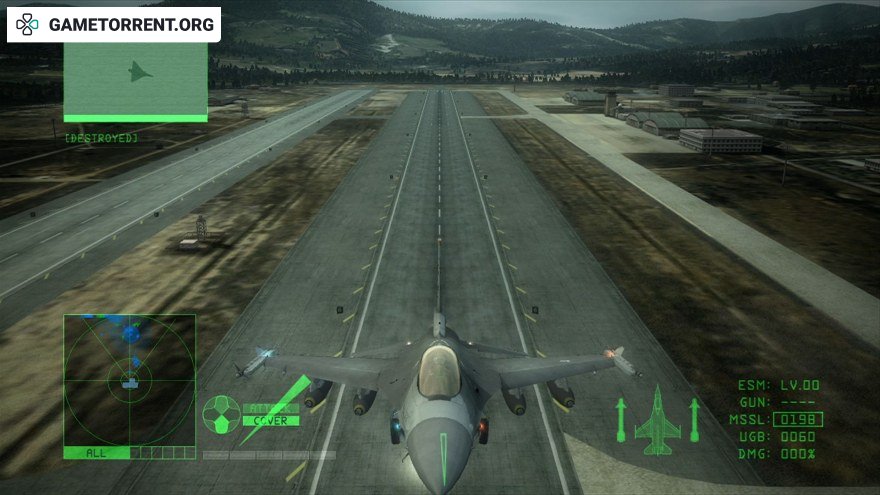
Task: Click the right missile ready indicator
Action: tap(695, 419)
